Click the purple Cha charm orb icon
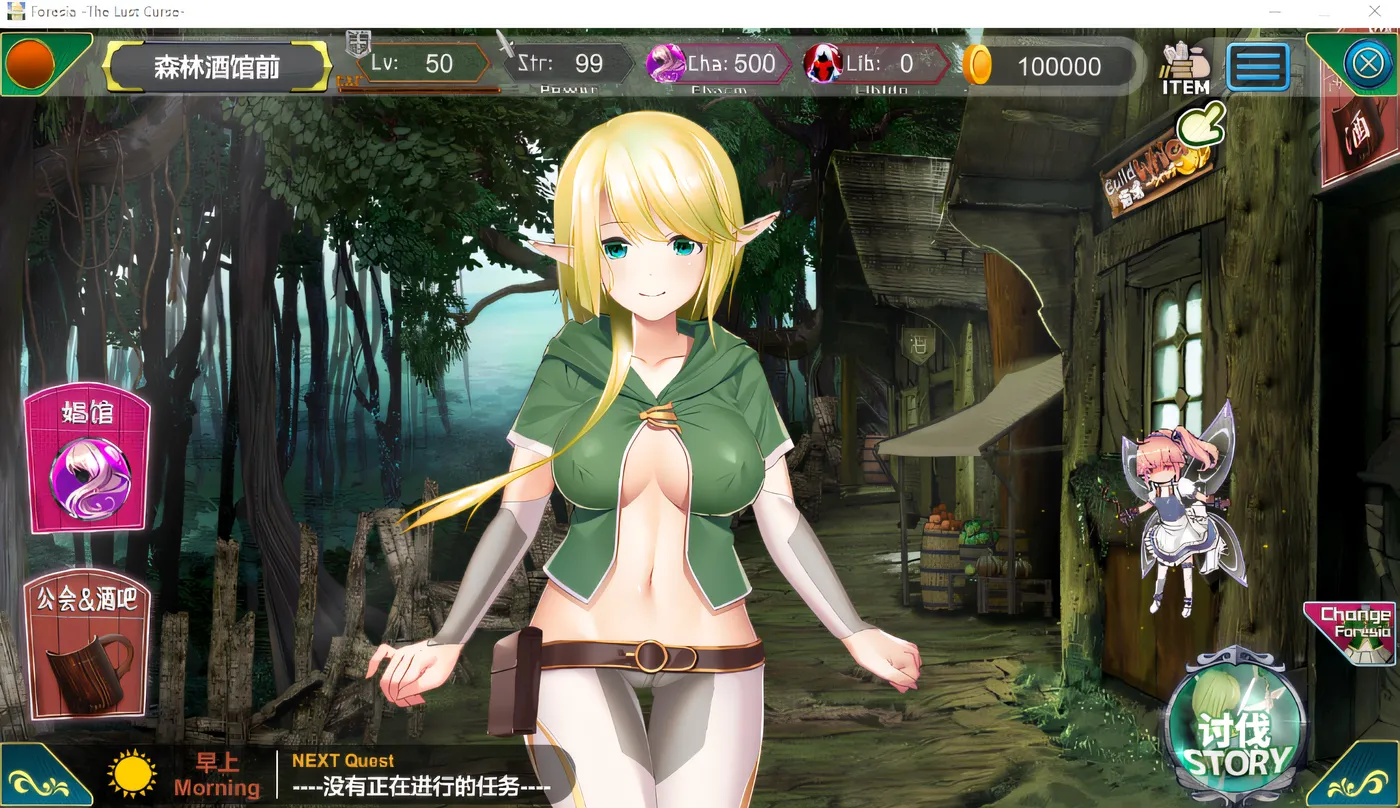Viewport: 1400px width, 808px height. tap(663, 64)
